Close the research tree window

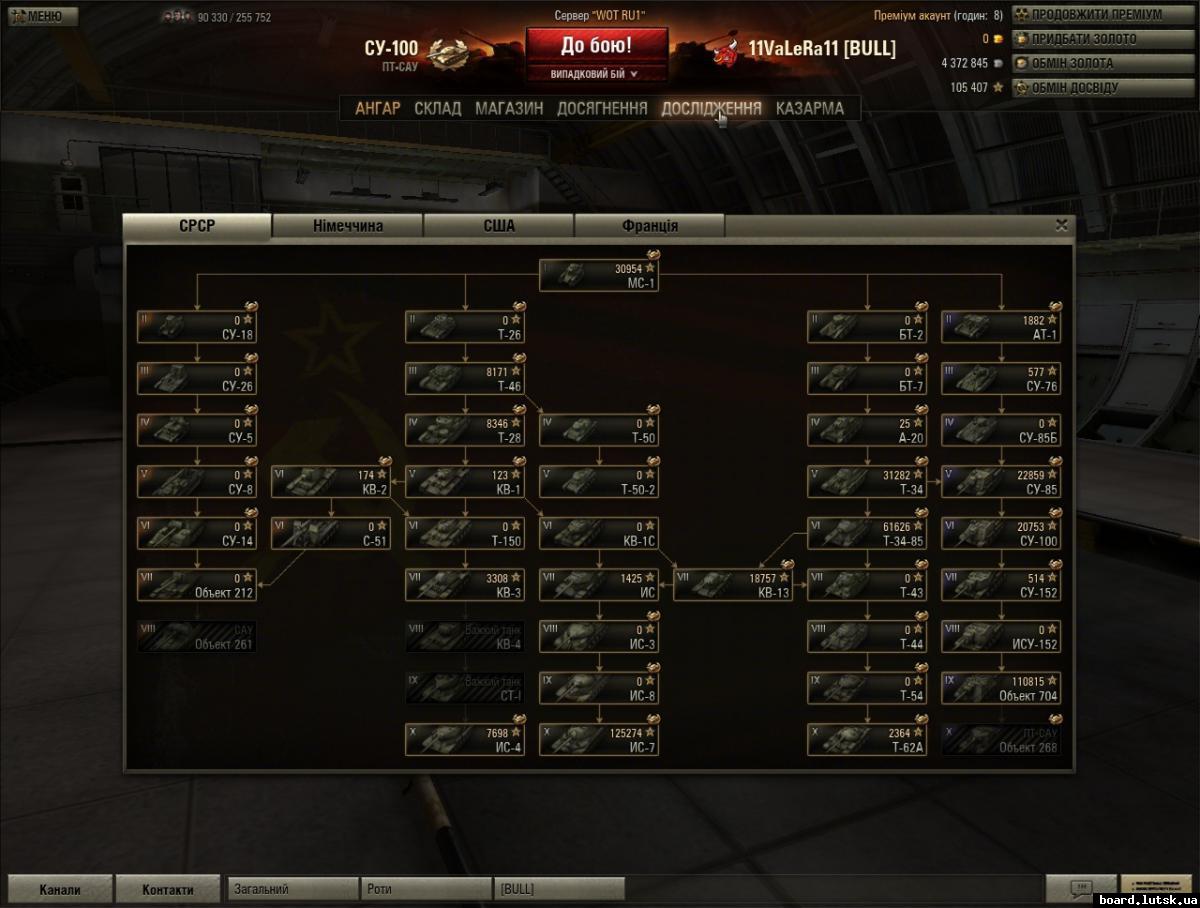(1062, 225)
